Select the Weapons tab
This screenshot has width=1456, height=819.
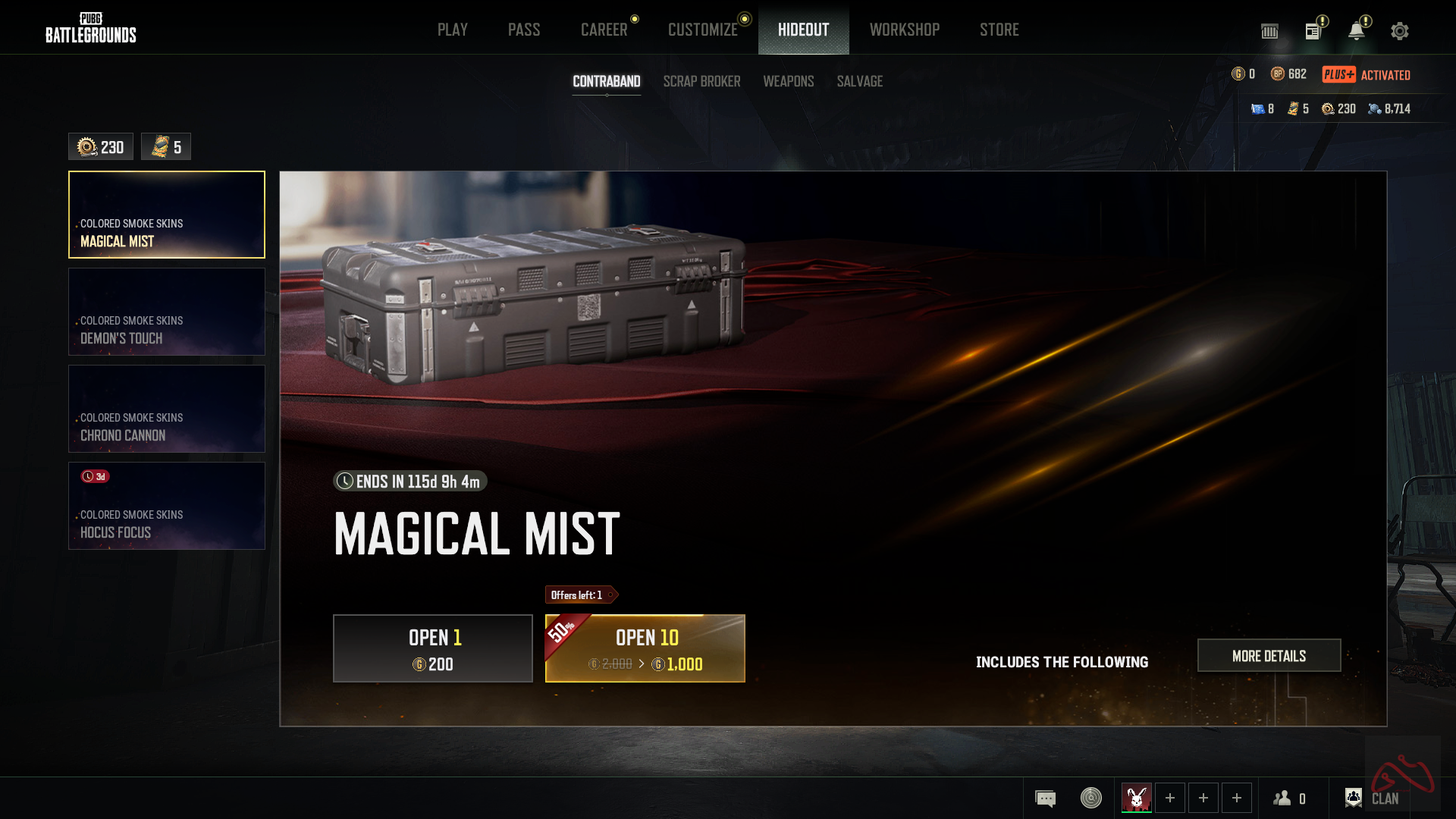[x=788, y=81]
